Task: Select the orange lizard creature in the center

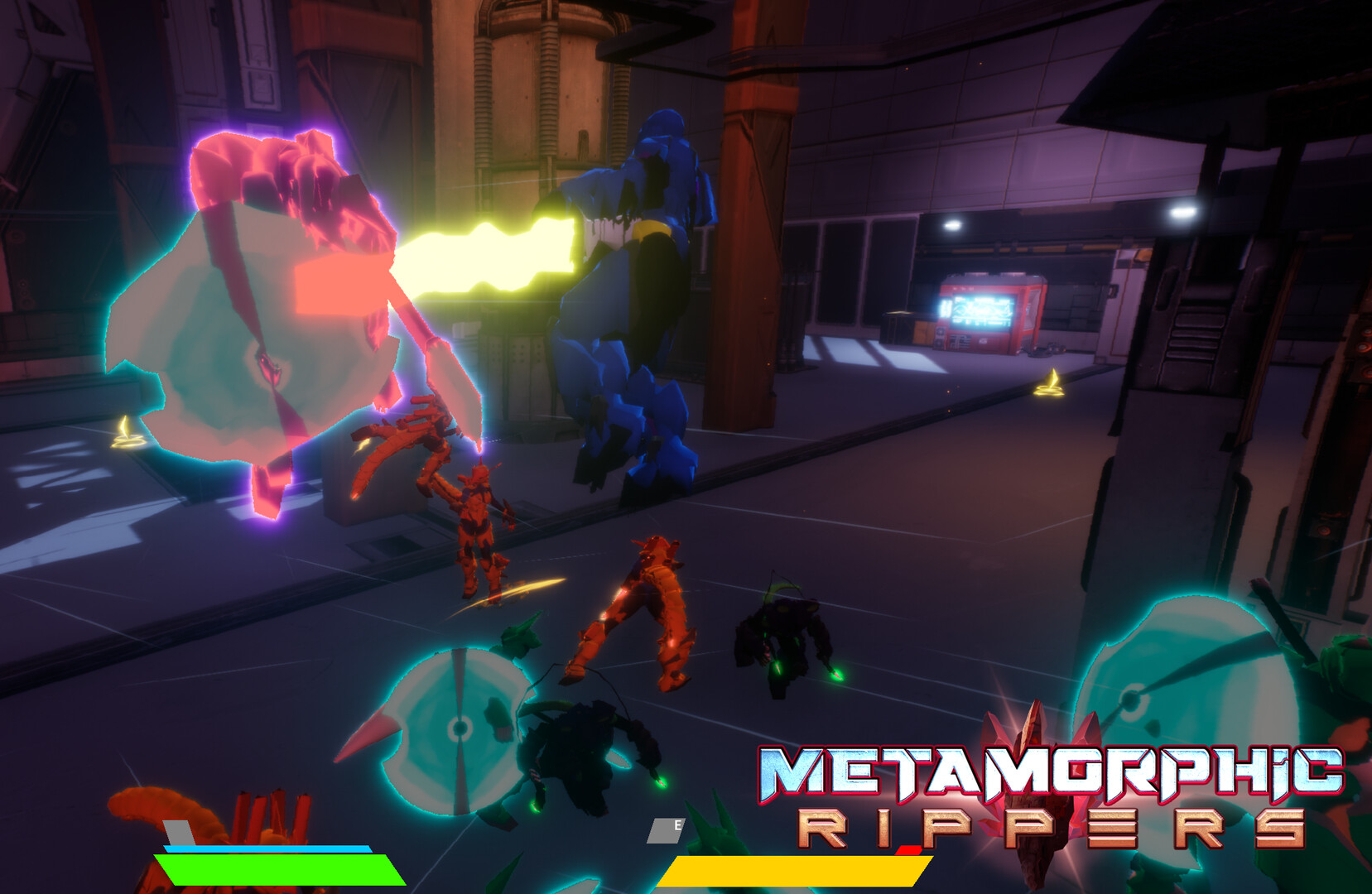Action: pos(646,613)
